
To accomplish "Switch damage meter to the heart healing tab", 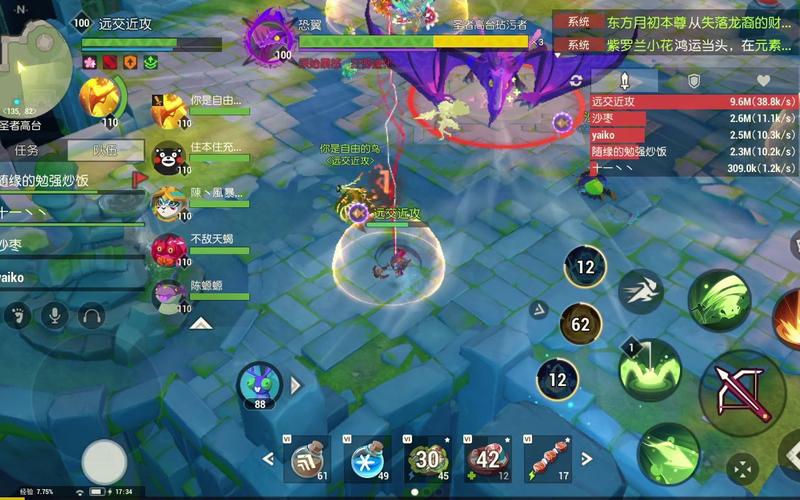I will pos(763,81).
